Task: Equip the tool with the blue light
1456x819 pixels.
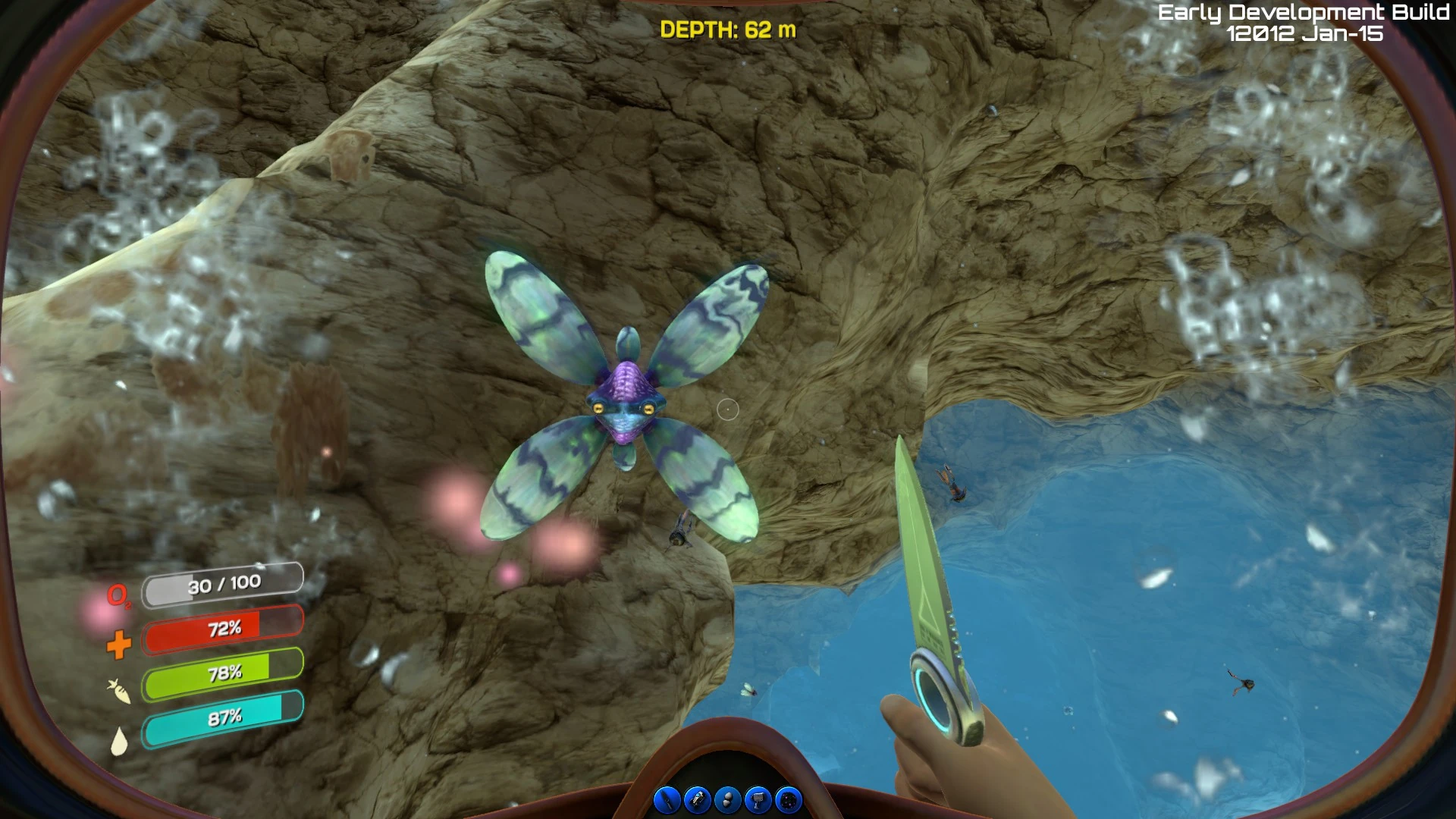Action: tap(697, 800)
